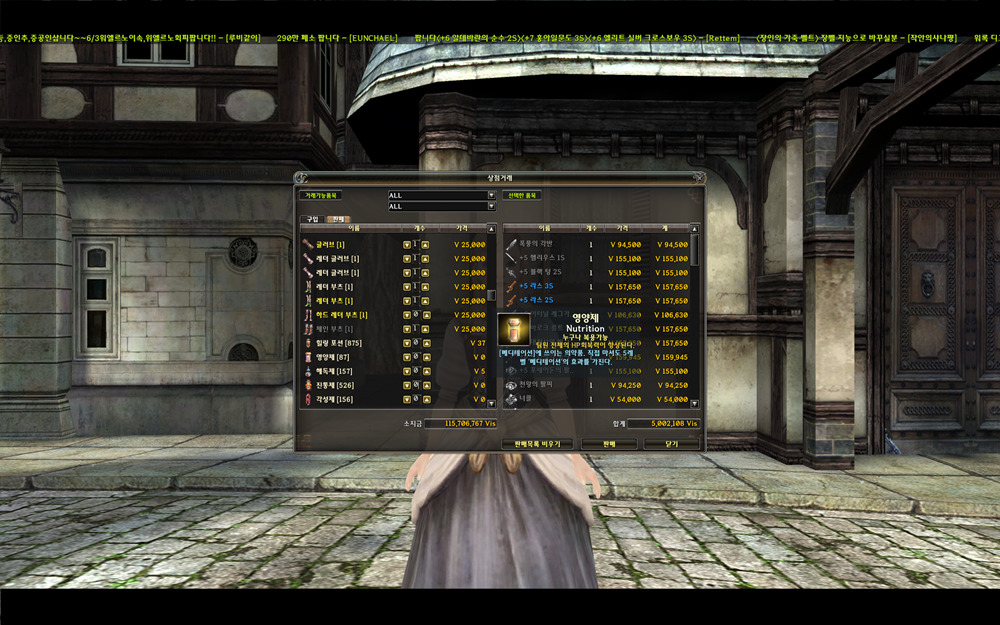Click the 거래가능품목 header button
Screen dimensions: 1000x625
(x=322, y=196)
